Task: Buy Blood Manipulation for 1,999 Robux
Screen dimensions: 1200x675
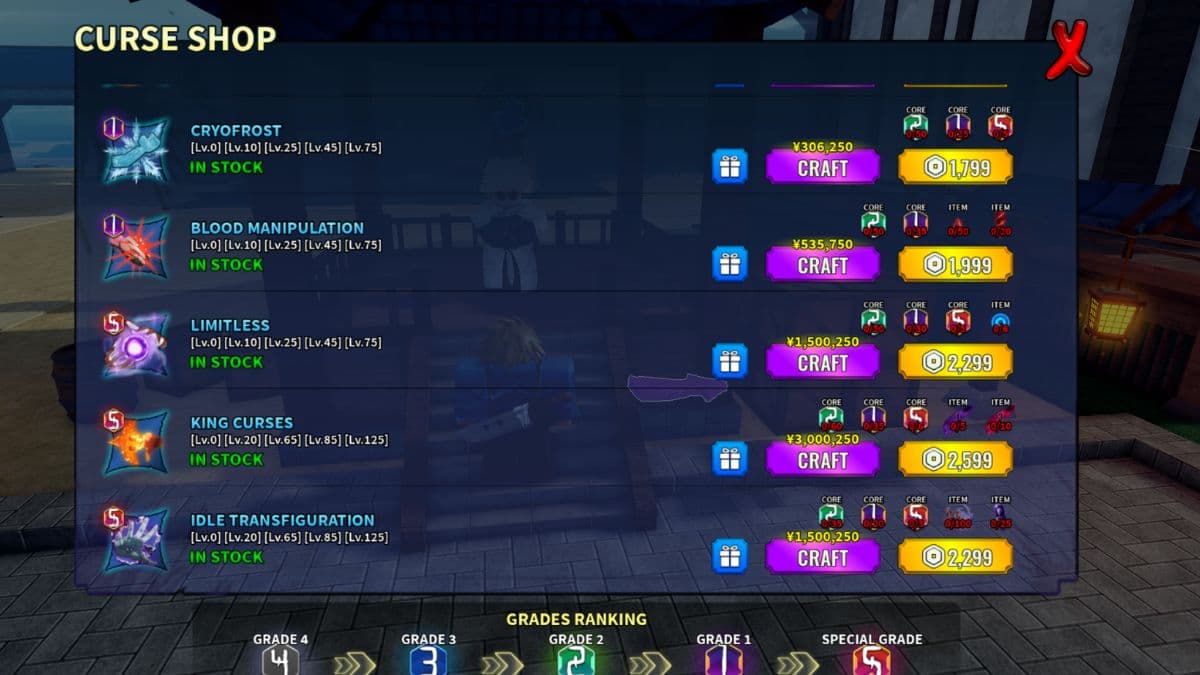Action: point(955,265)
